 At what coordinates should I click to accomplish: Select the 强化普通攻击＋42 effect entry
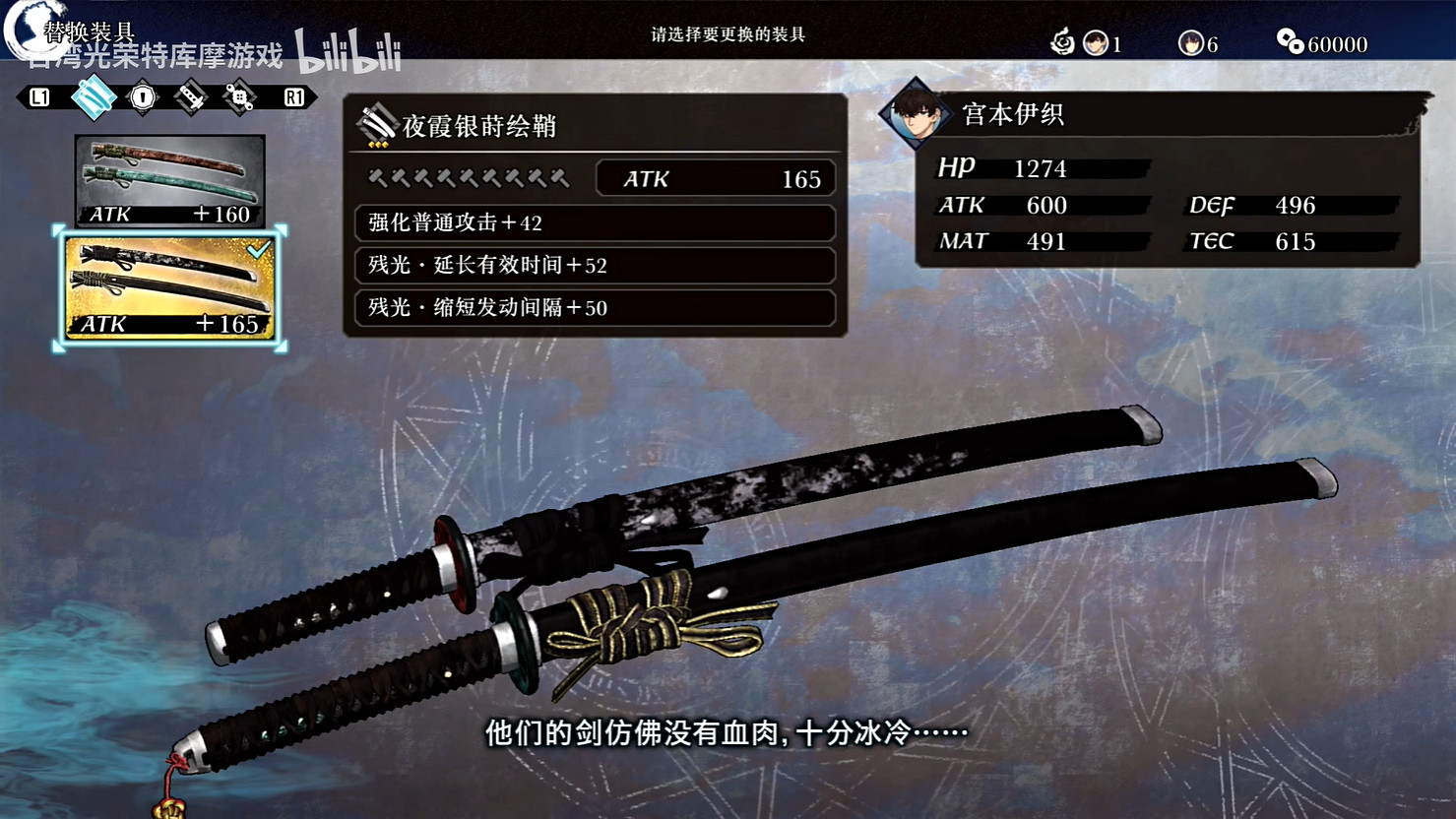(594, 224)
